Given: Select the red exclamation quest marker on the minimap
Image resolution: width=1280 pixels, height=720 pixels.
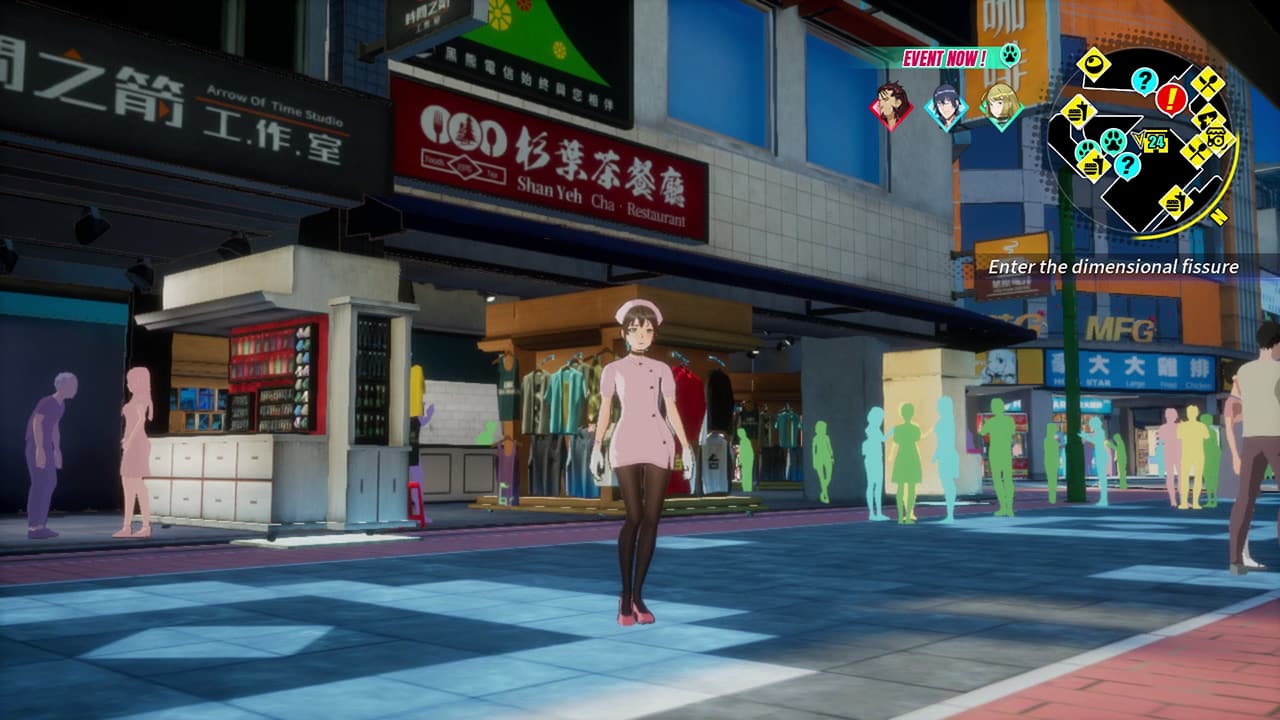Looking at the screenshot, I should (x=1170, y=97).
